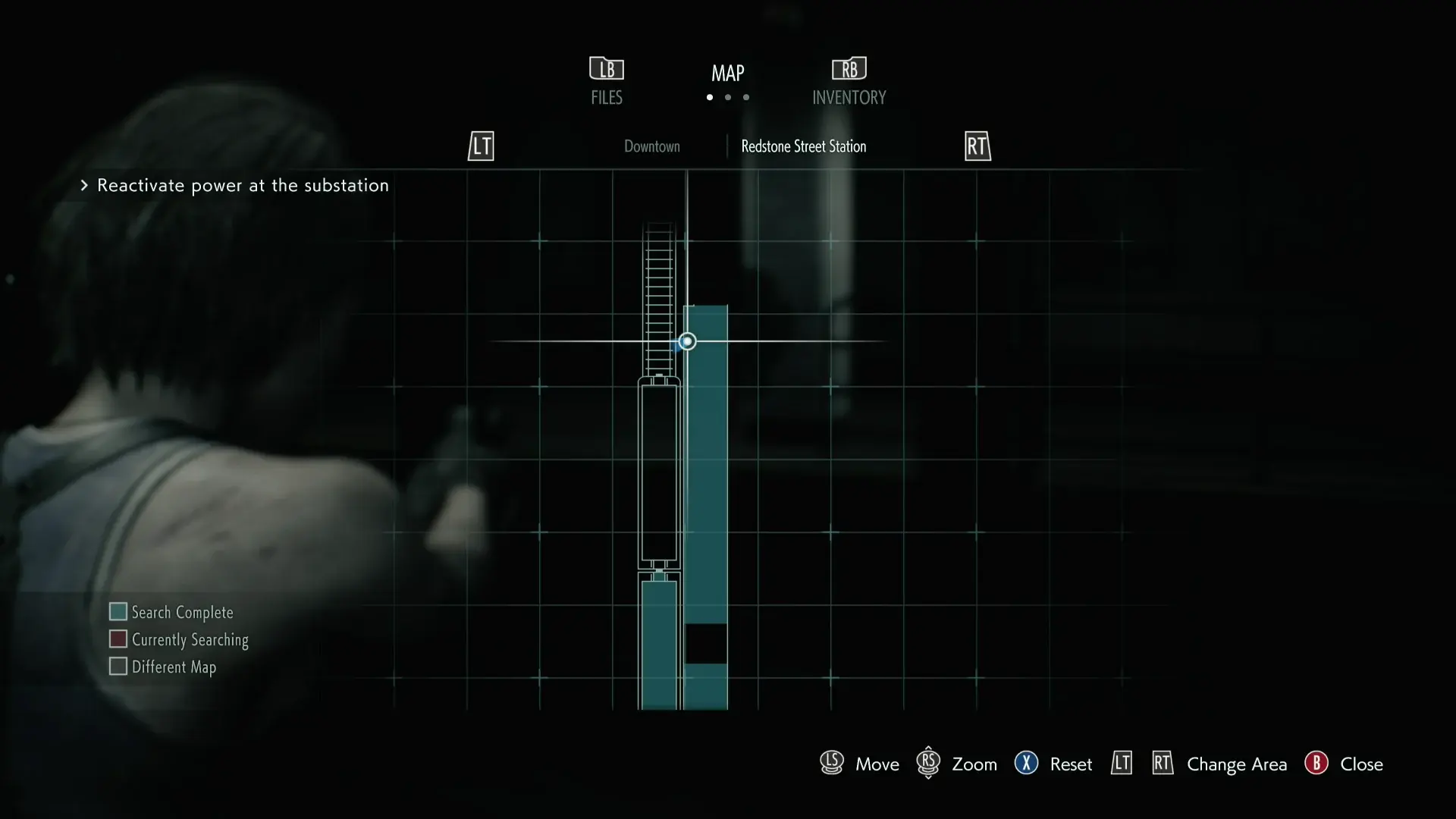Click the player position marker on map
This screenshot has width=1456, height=819.
(x=687, y=342)
